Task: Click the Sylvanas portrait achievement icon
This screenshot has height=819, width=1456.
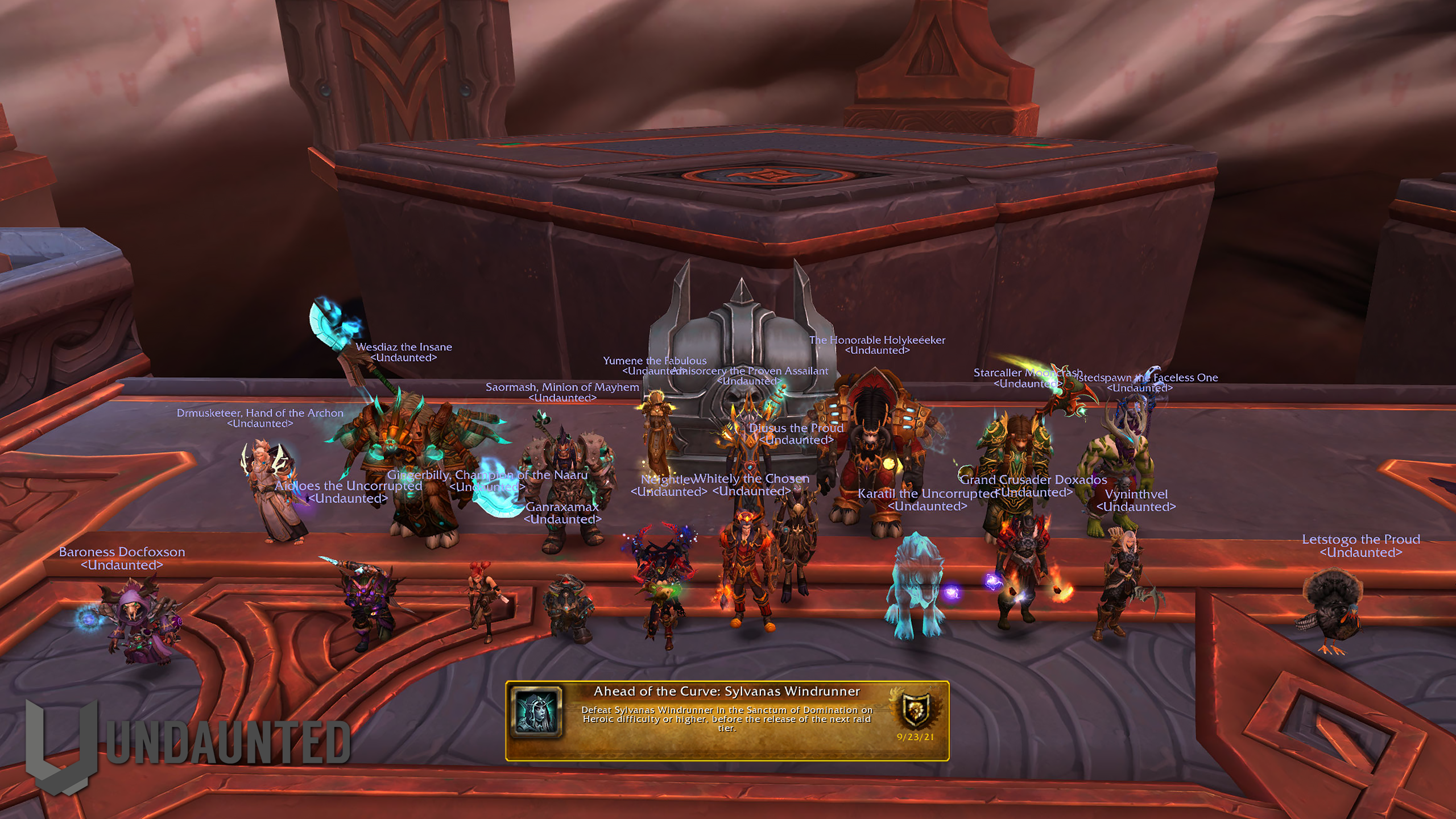Action: [536, 712]
